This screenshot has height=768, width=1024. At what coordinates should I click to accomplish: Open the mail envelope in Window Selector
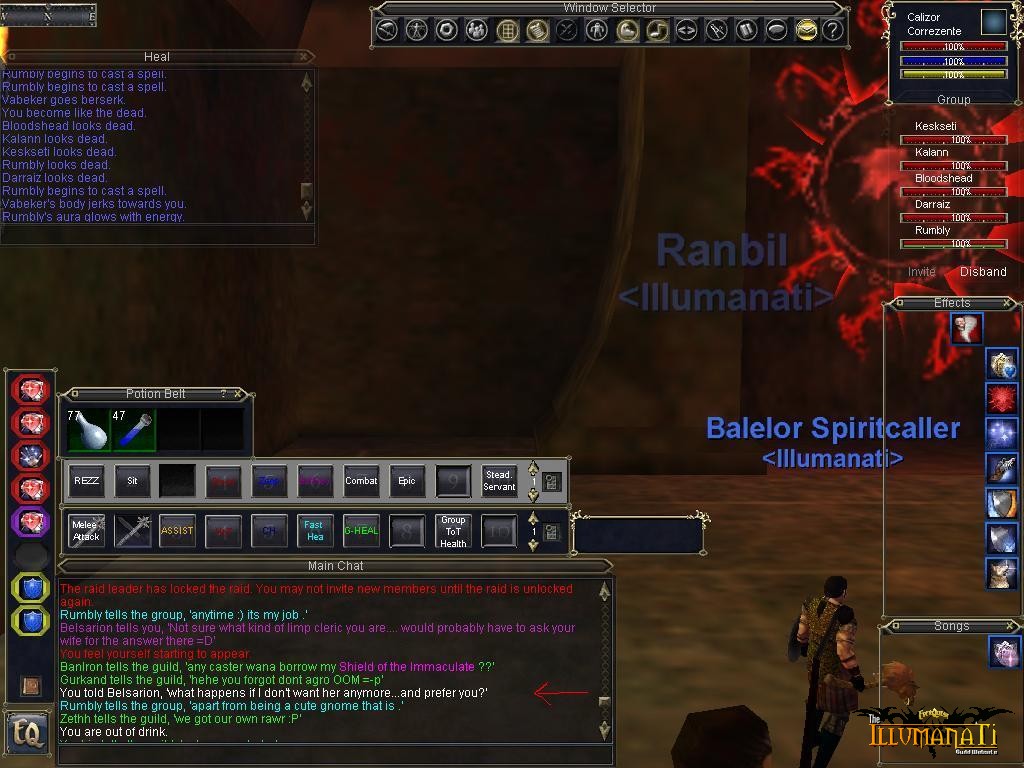click(x=806, y=31)
